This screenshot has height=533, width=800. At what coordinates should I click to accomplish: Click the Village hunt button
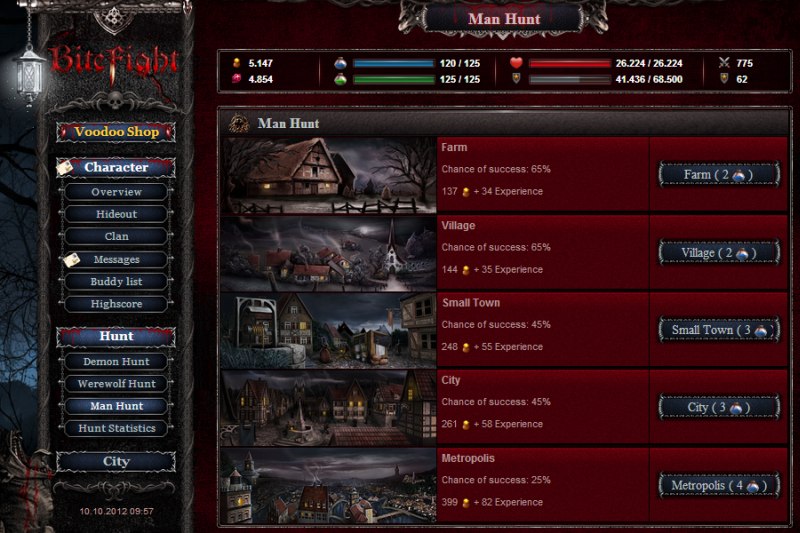pyautogui.click(x=718, y=253)
